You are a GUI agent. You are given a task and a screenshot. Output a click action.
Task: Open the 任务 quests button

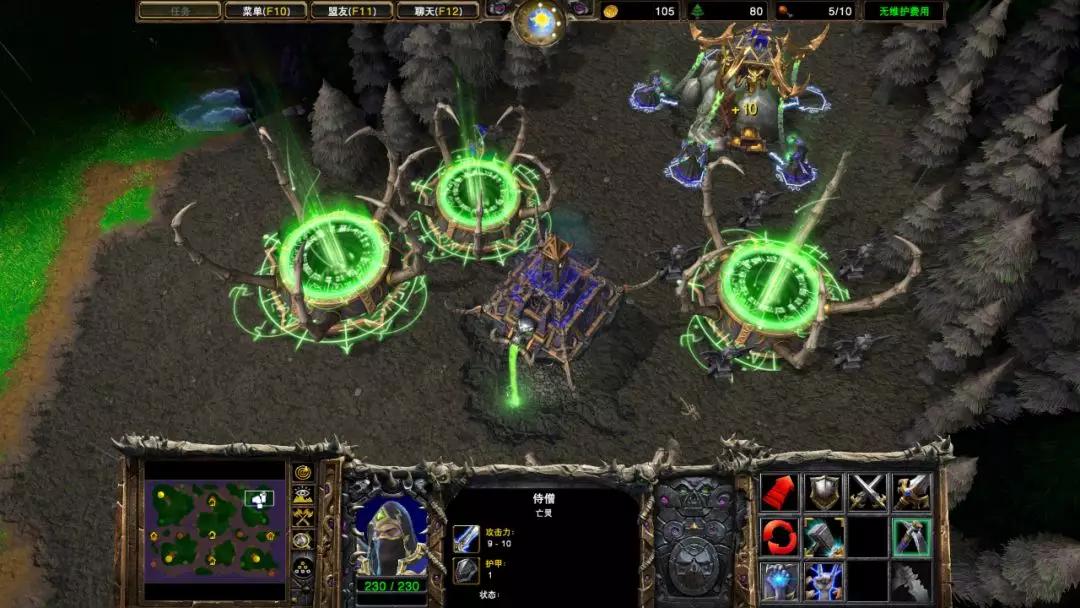pyautogui.click(x=179, y=11)
